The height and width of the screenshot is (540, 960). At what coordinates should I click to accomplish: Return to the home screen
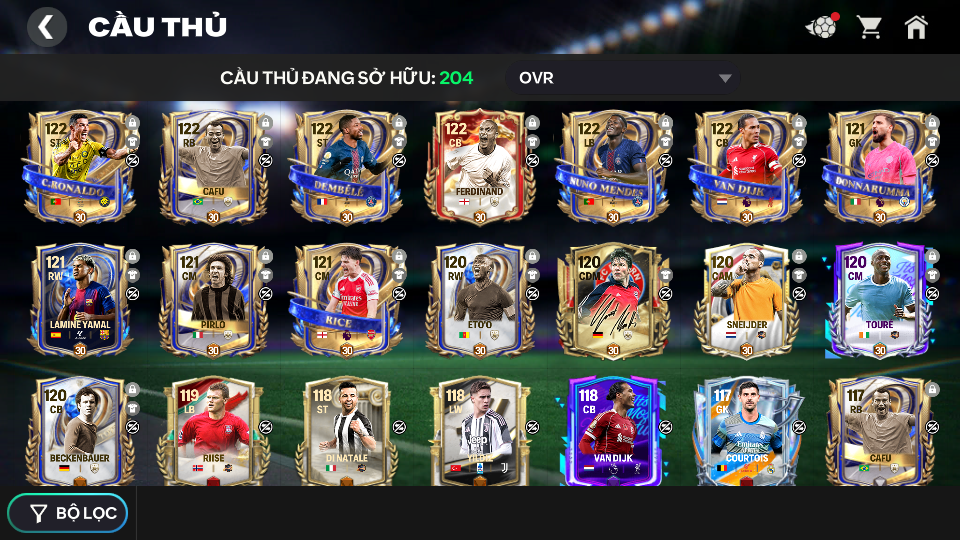pyautogui.click(x=916, y=27)
